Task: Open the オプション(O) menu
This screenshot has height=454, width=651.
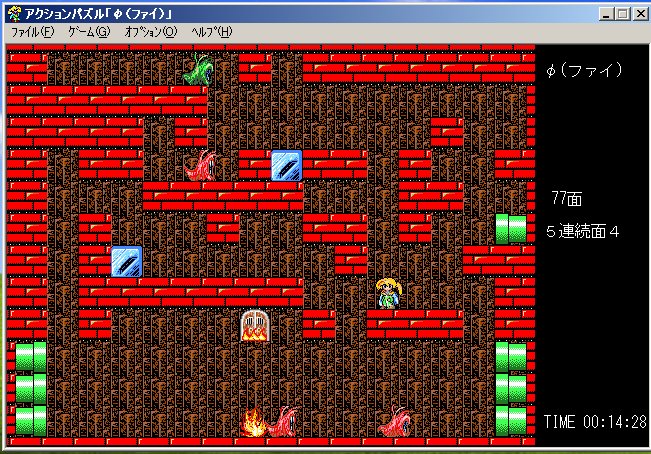Action: (151, 32)
